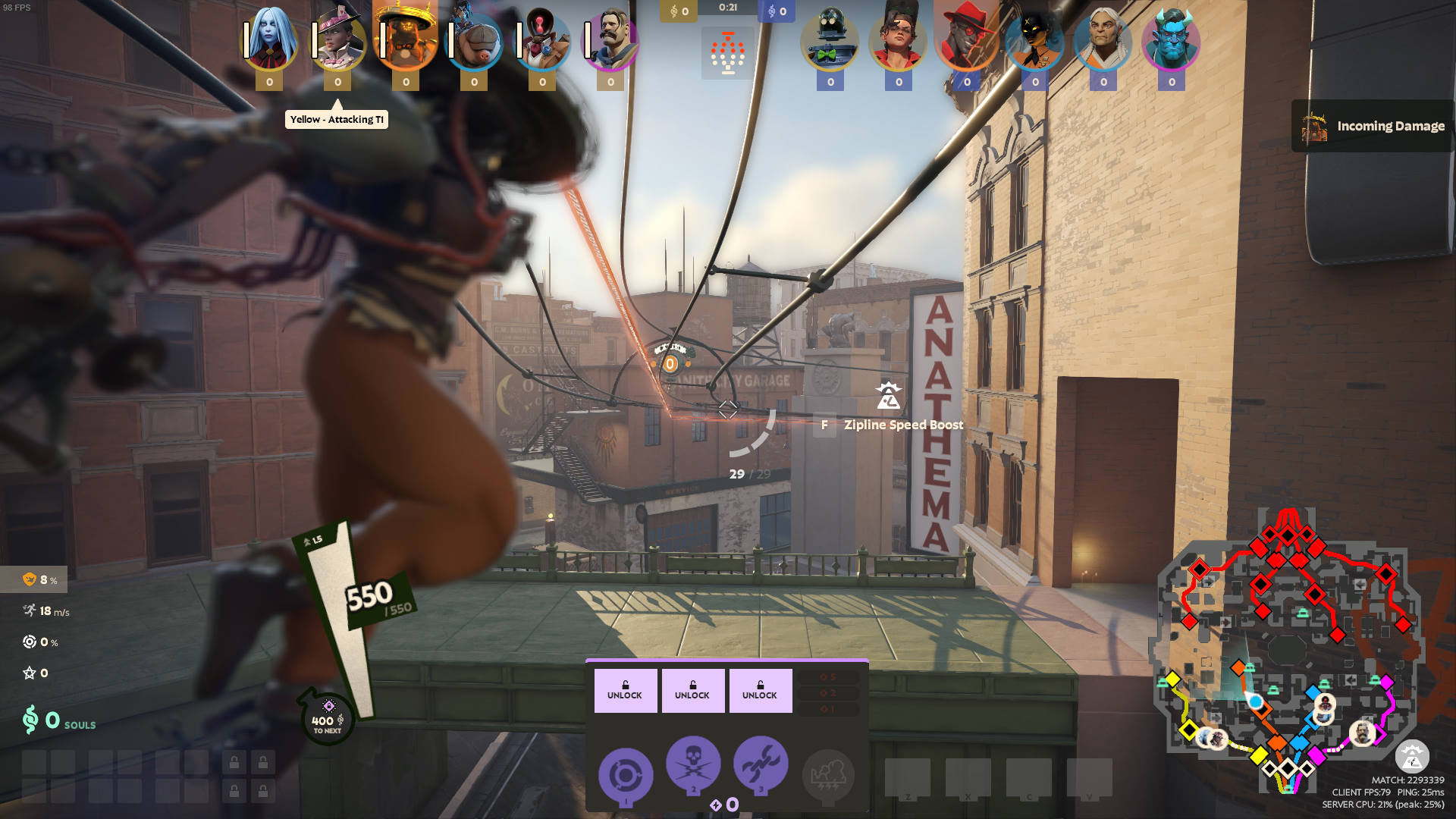
Task: Unlock the skull and lightning ability
Action: pyautogui.click(x=692, y=690)
